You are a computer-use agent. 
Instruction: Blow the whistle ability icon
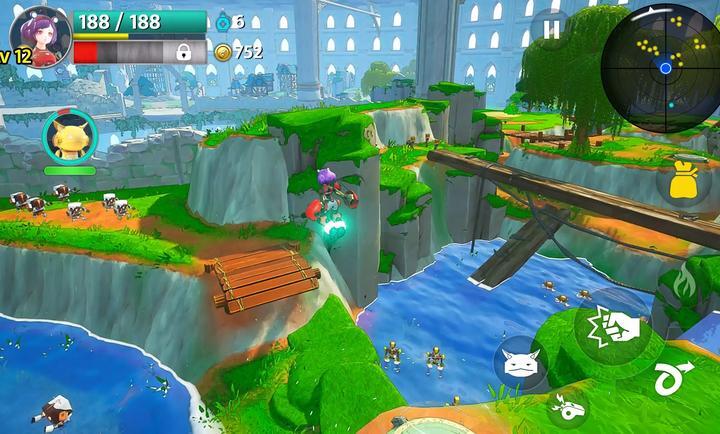click(x=570, y=409)
